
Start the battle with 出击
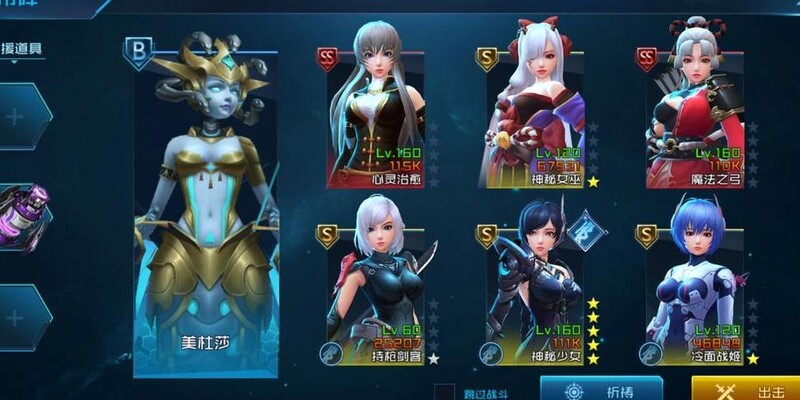click(x=745, y=389)
